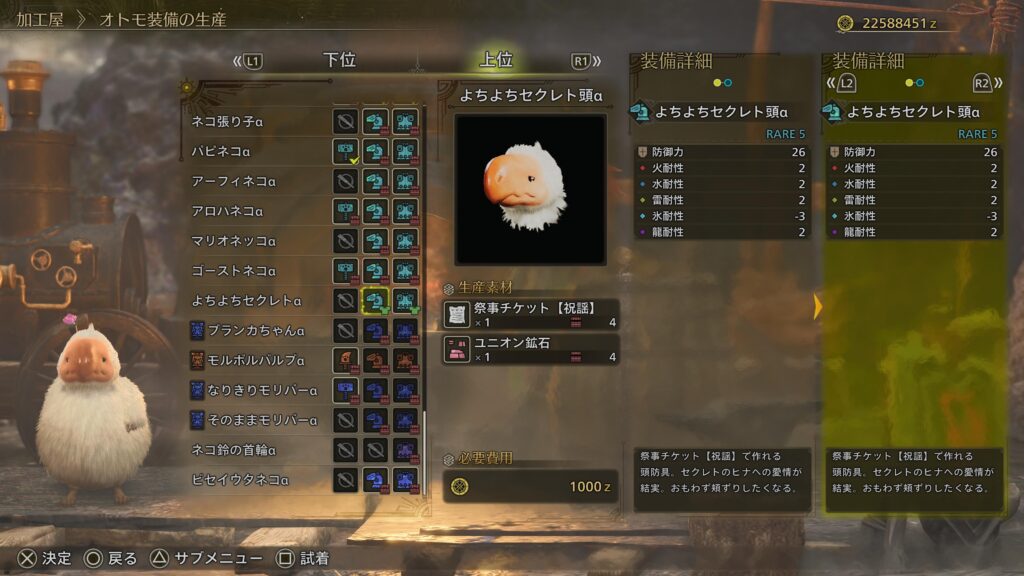Click the yellow arrow beside the detail panel
The height and width of the screenshot is (576, 1024).
[817, 307]
